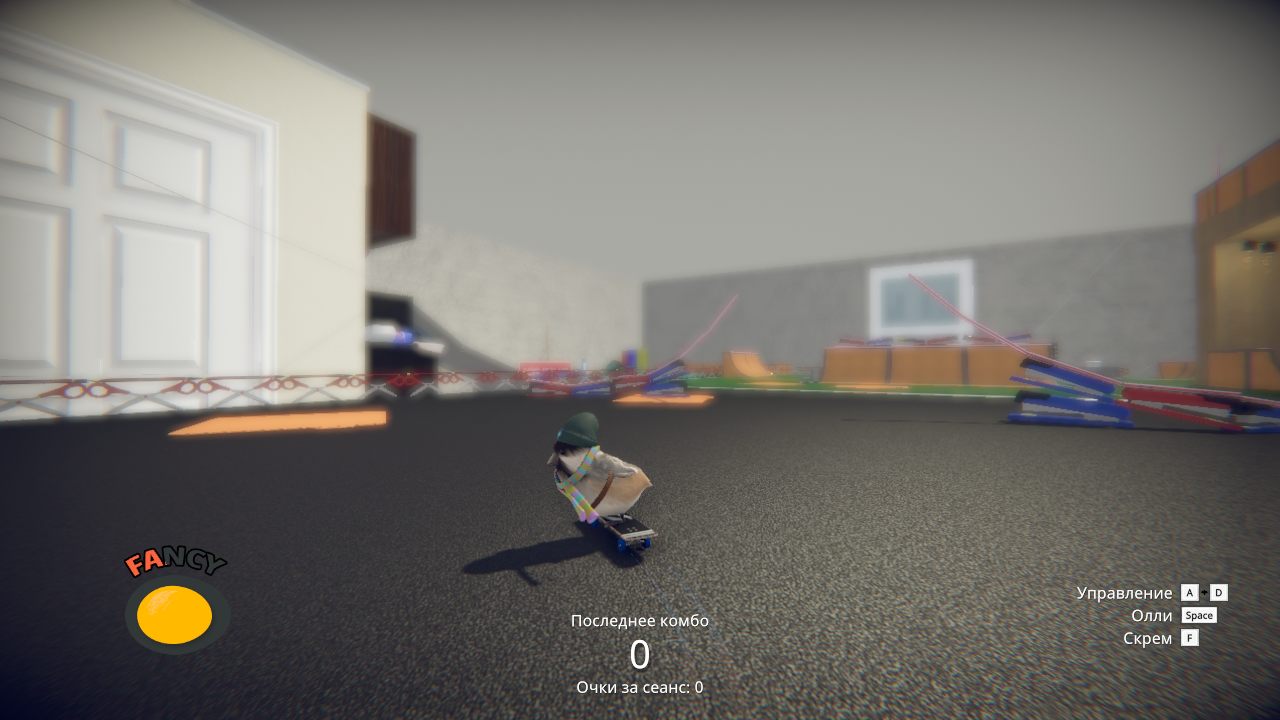Click the Олли label text
The width and height of the screenshot is (1280, 720).
click(x=1153, y=615)
